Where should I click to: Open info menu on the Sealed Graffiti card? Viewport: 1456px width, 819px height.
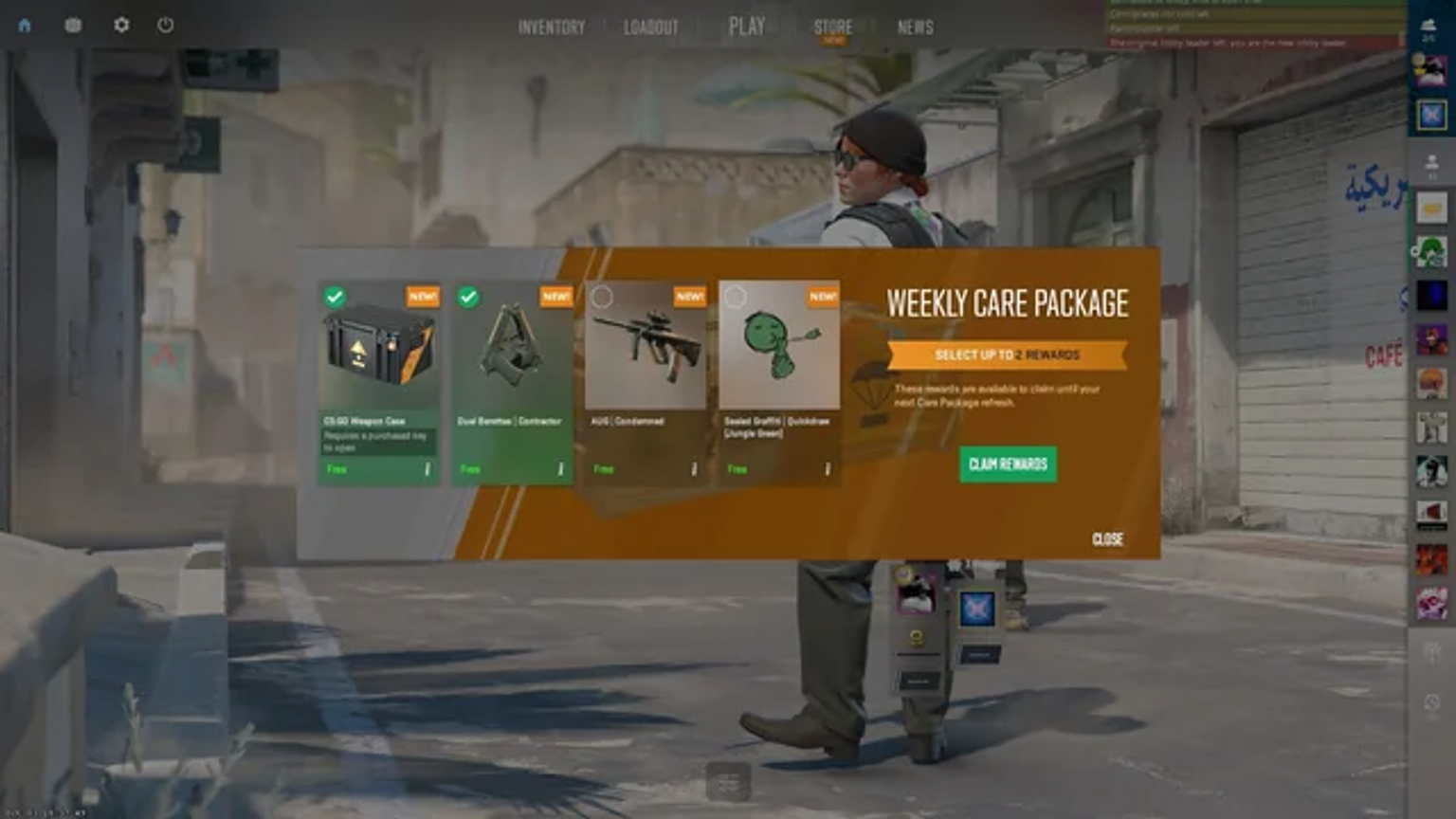828,467
